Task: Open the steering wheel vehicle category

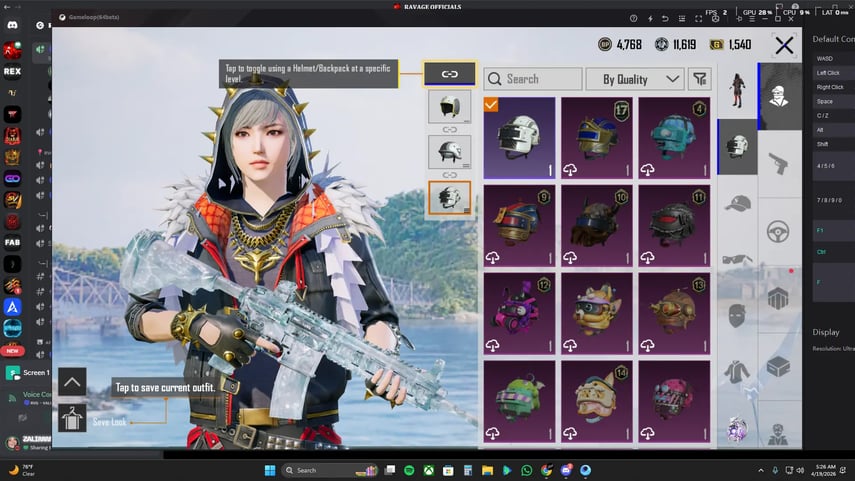Action: tap(777, 232)
